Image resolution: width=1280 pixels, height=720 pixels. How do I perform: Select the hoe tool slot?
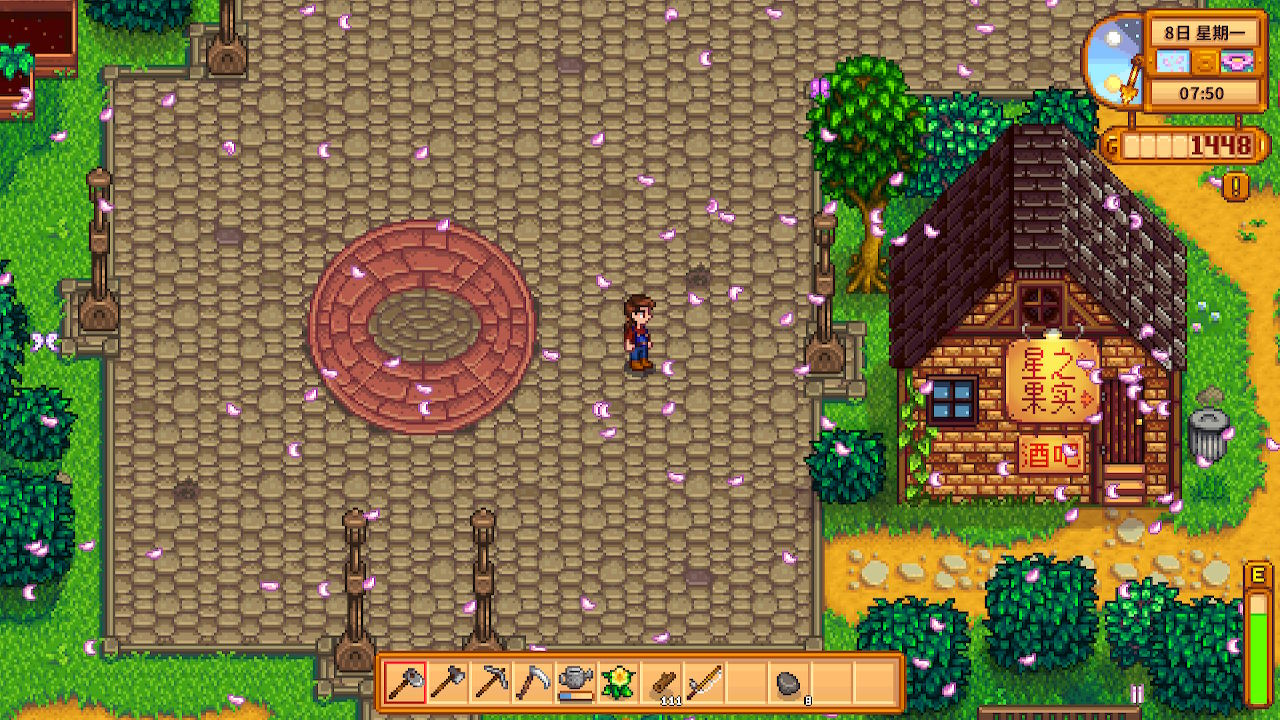tap(448, 683)
